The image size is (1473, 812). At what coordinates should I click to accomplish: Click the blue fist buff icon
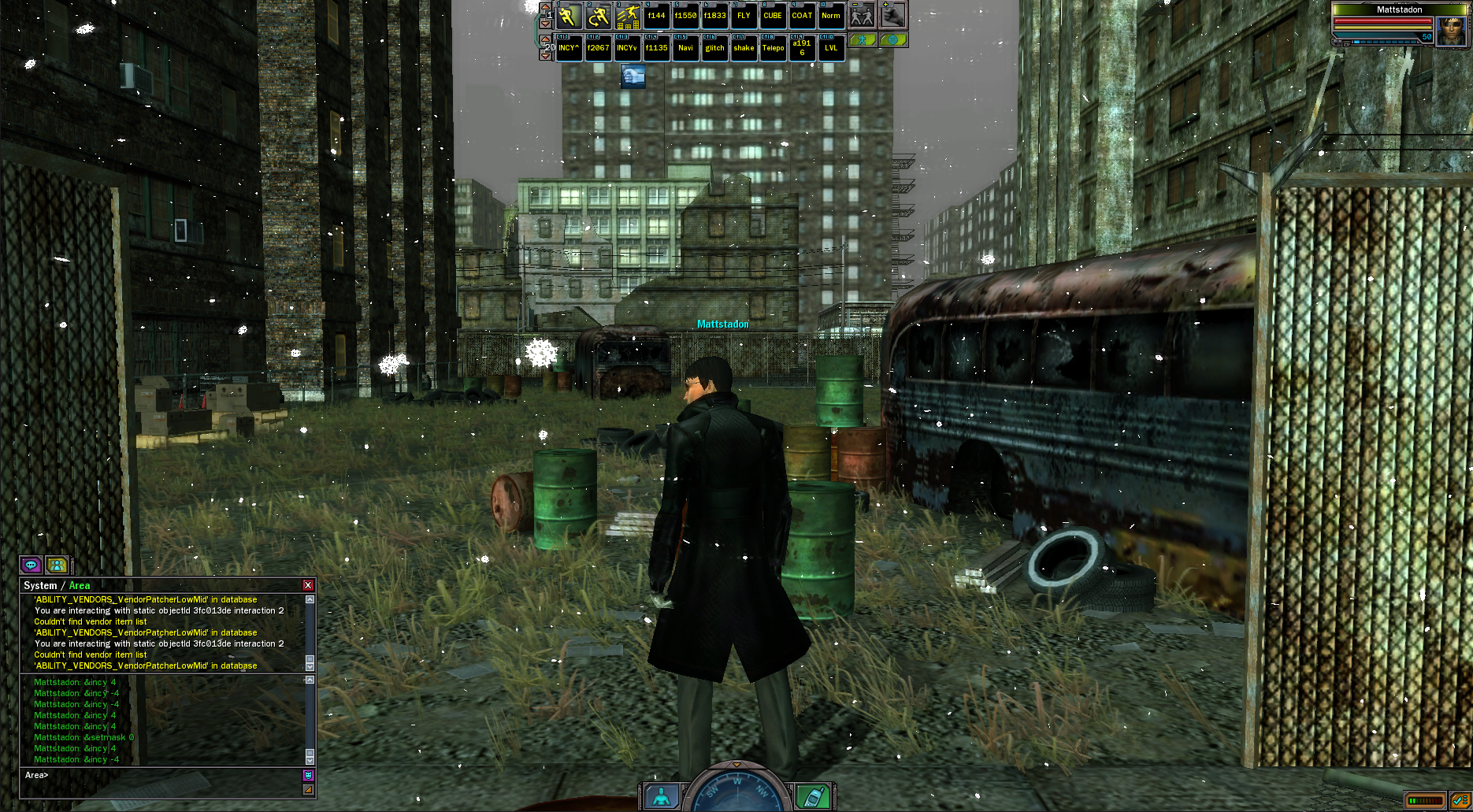(x=633, y=76)
